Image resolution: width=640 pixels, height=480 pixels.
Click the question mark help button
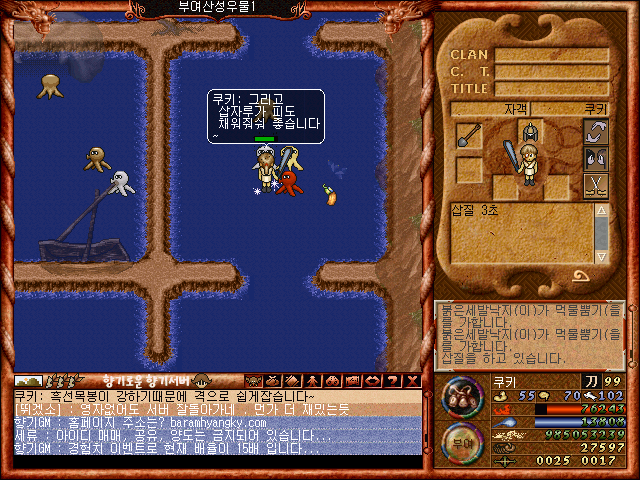[x=392, y=380]
